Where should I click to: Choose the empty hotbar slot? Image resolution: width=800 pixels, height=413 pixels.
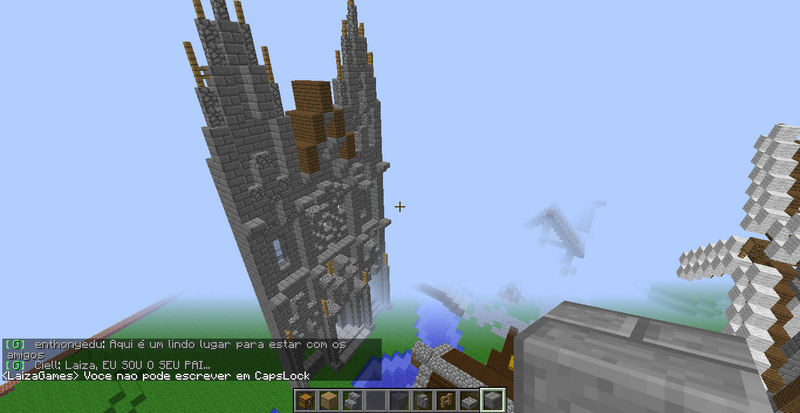(374, 401)
